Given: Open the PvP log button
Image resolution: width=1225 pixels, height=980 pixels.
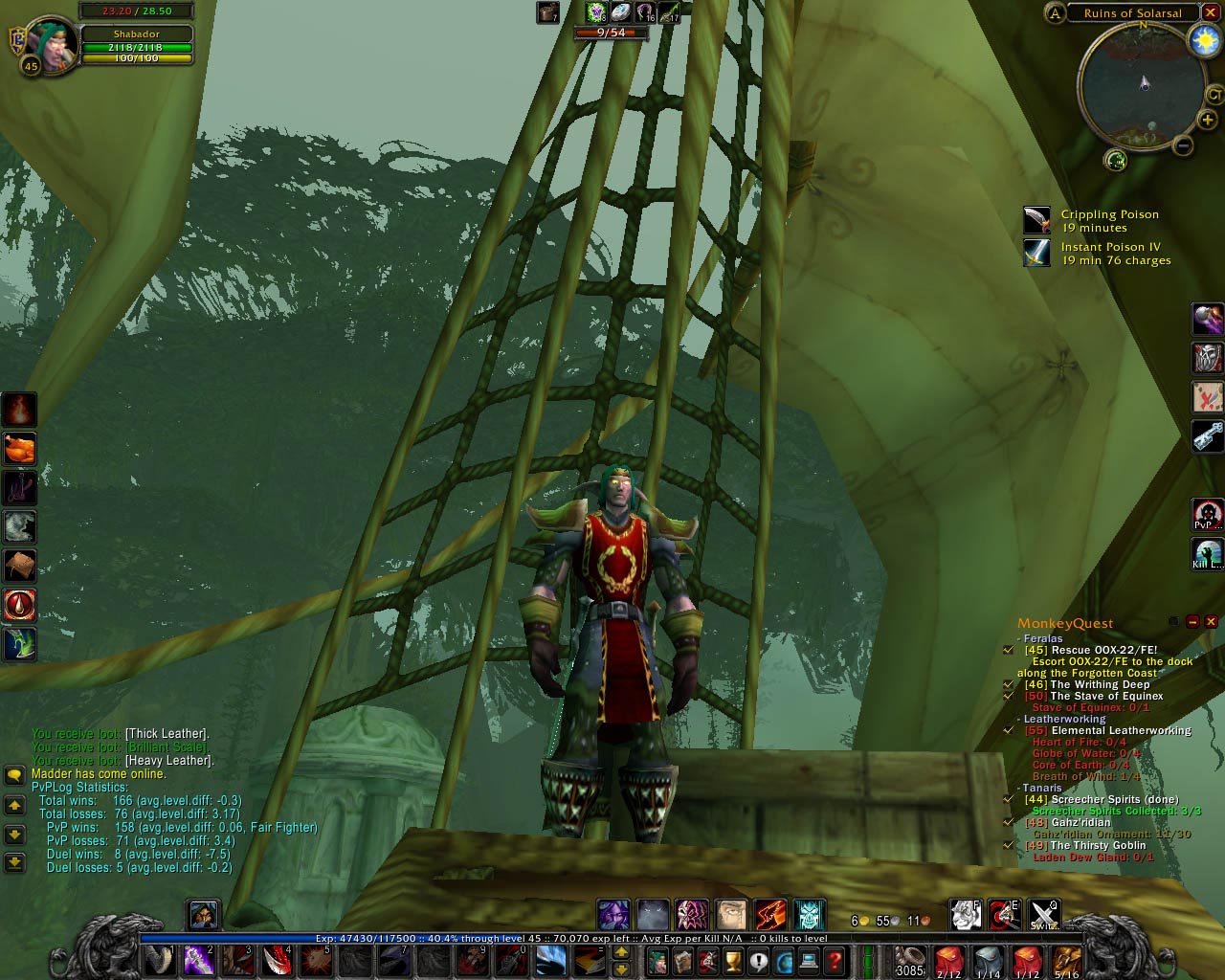Looking at the screenshot, I should 1207,515.
